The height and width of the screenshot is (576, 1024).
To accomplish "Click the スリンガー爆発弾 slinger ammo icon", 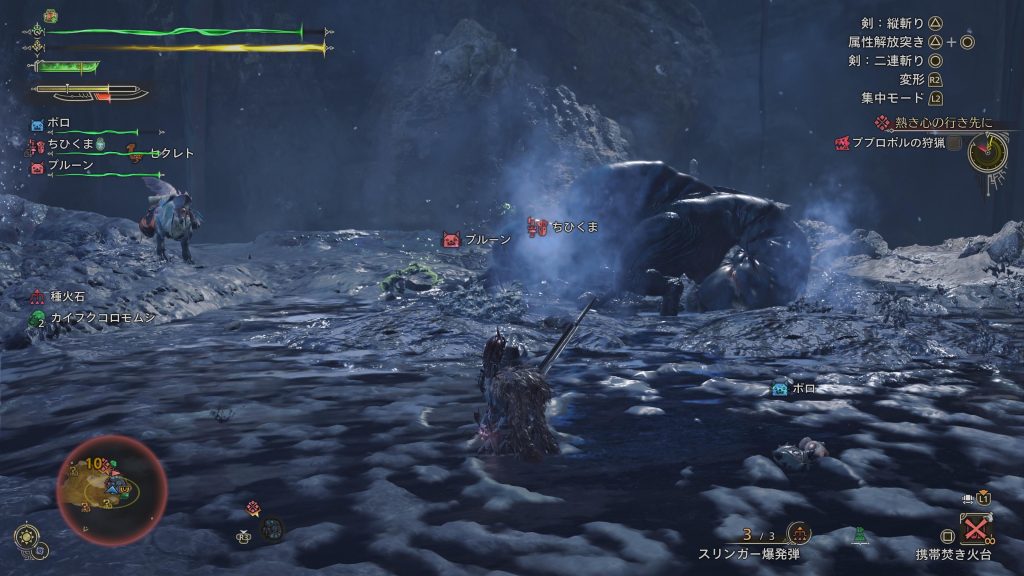I will [799, 533].
